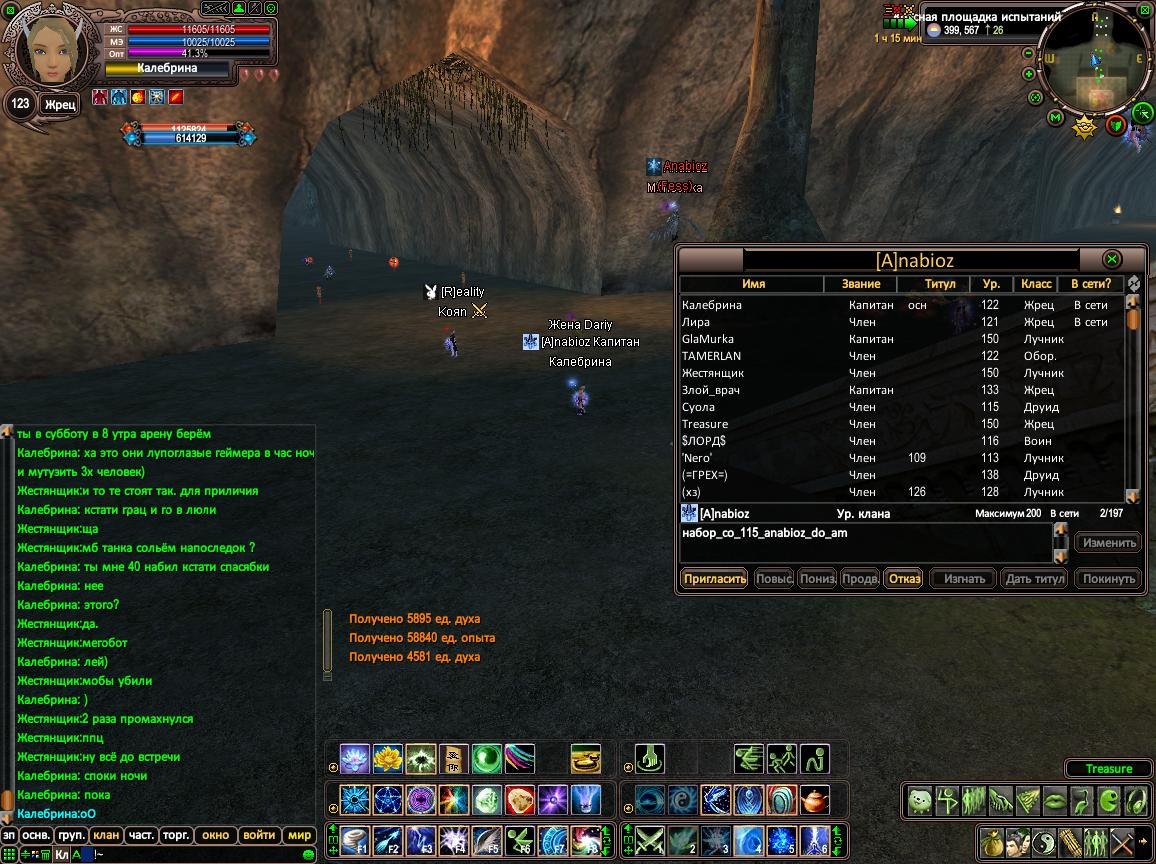Use the teapot item in the hotbar

(x=816, y=800)
